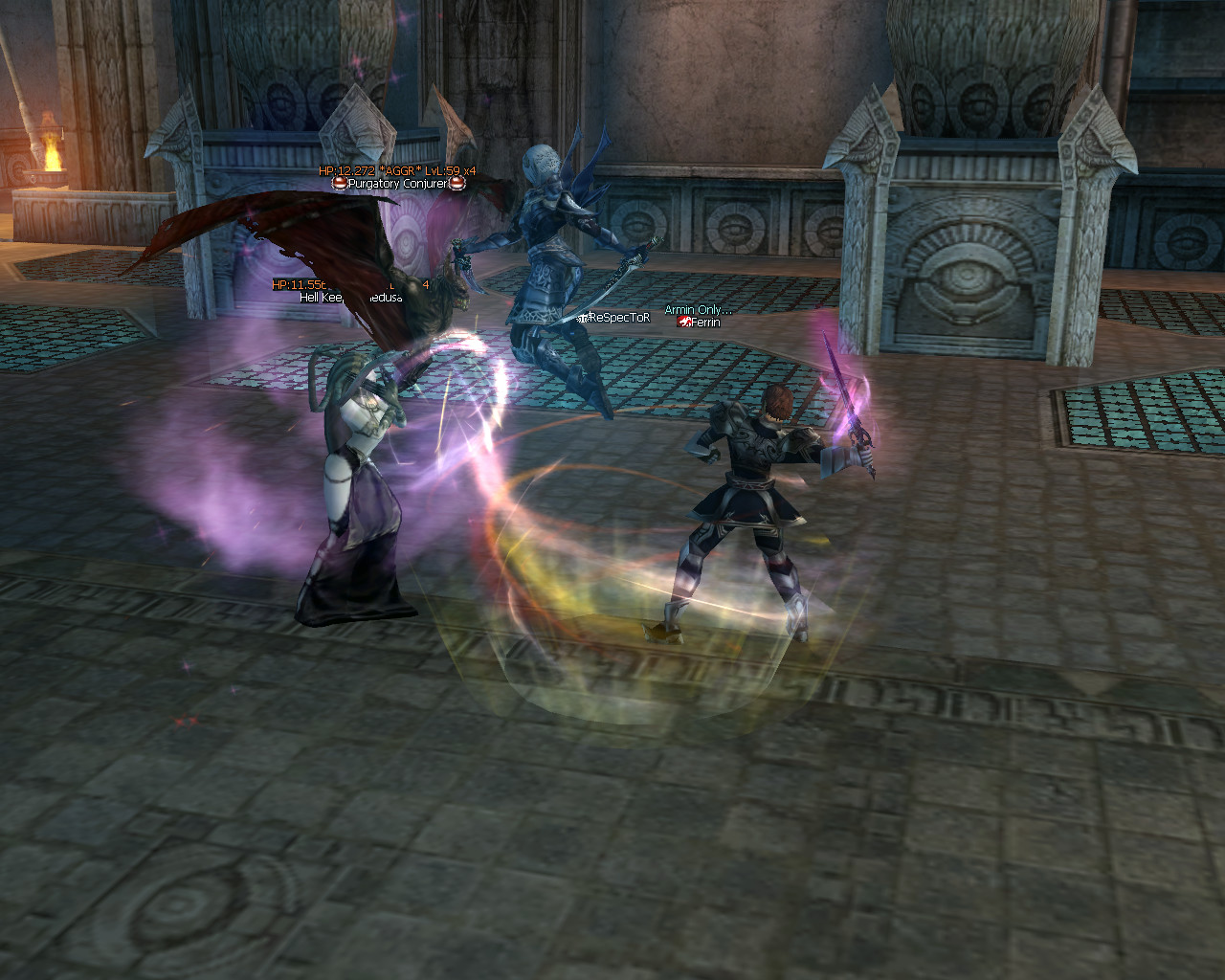Choose the Ferrin player name tag
This screenshot has height=980, width=1225.
point(704,323)
